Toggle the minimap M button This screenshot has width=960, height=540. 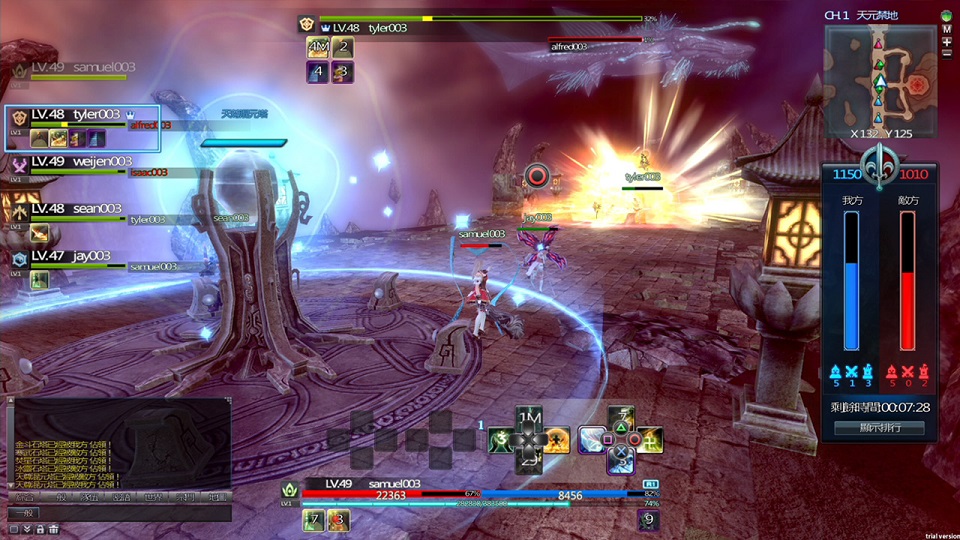click(x=946, y=29)
